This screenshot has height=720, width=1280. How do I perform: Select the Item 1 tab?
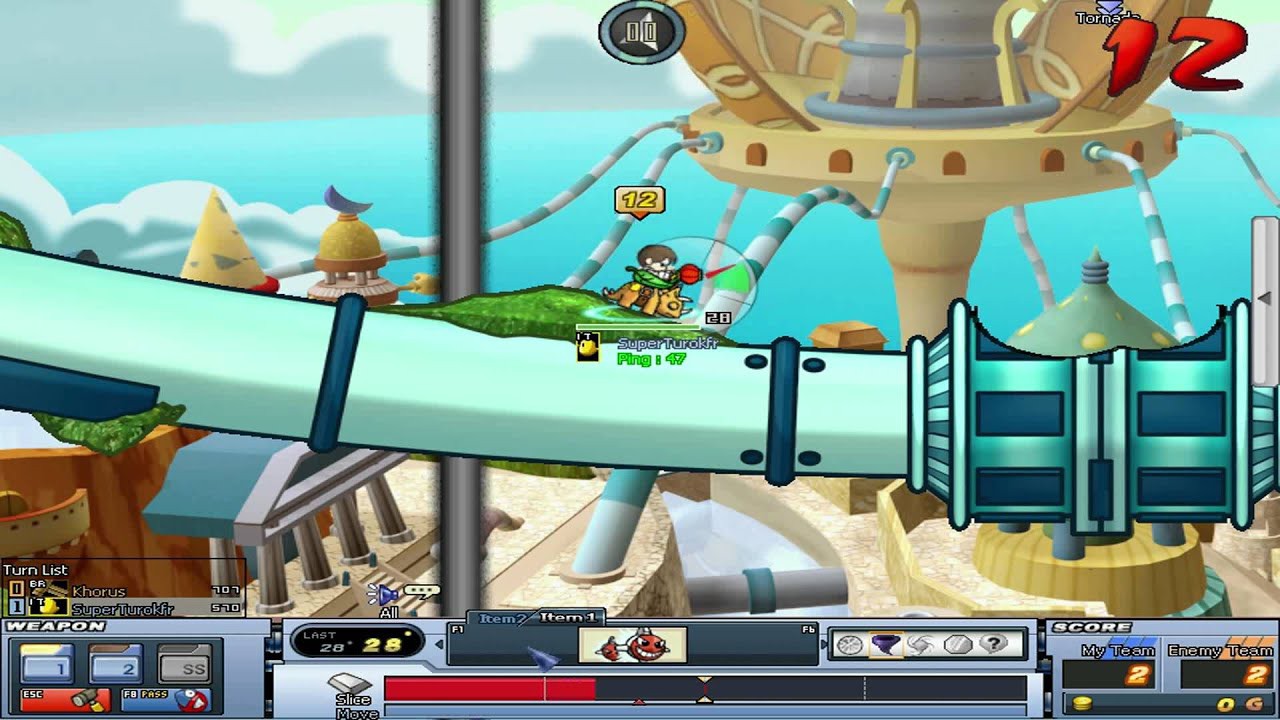click(566, 618)
